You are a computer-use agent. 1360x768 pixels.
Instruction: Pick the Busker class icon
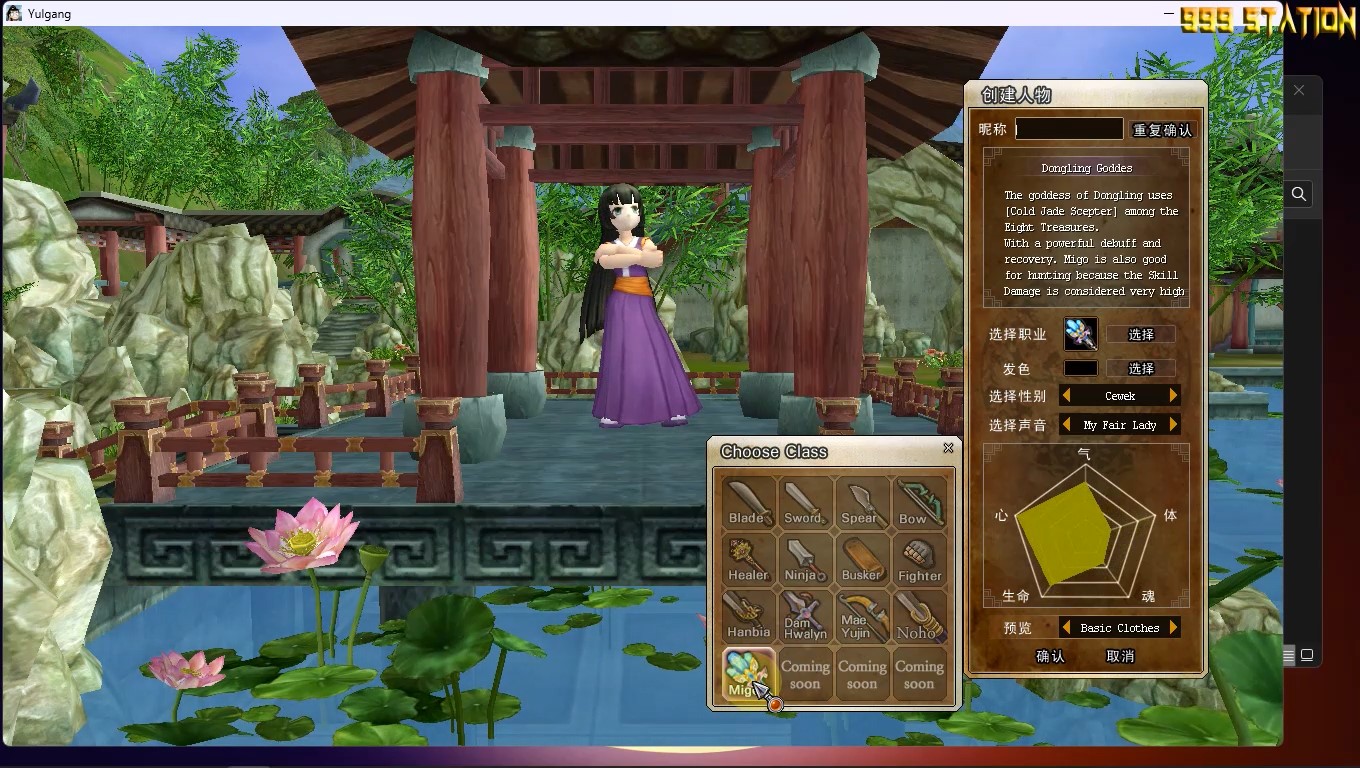[862, 559]
